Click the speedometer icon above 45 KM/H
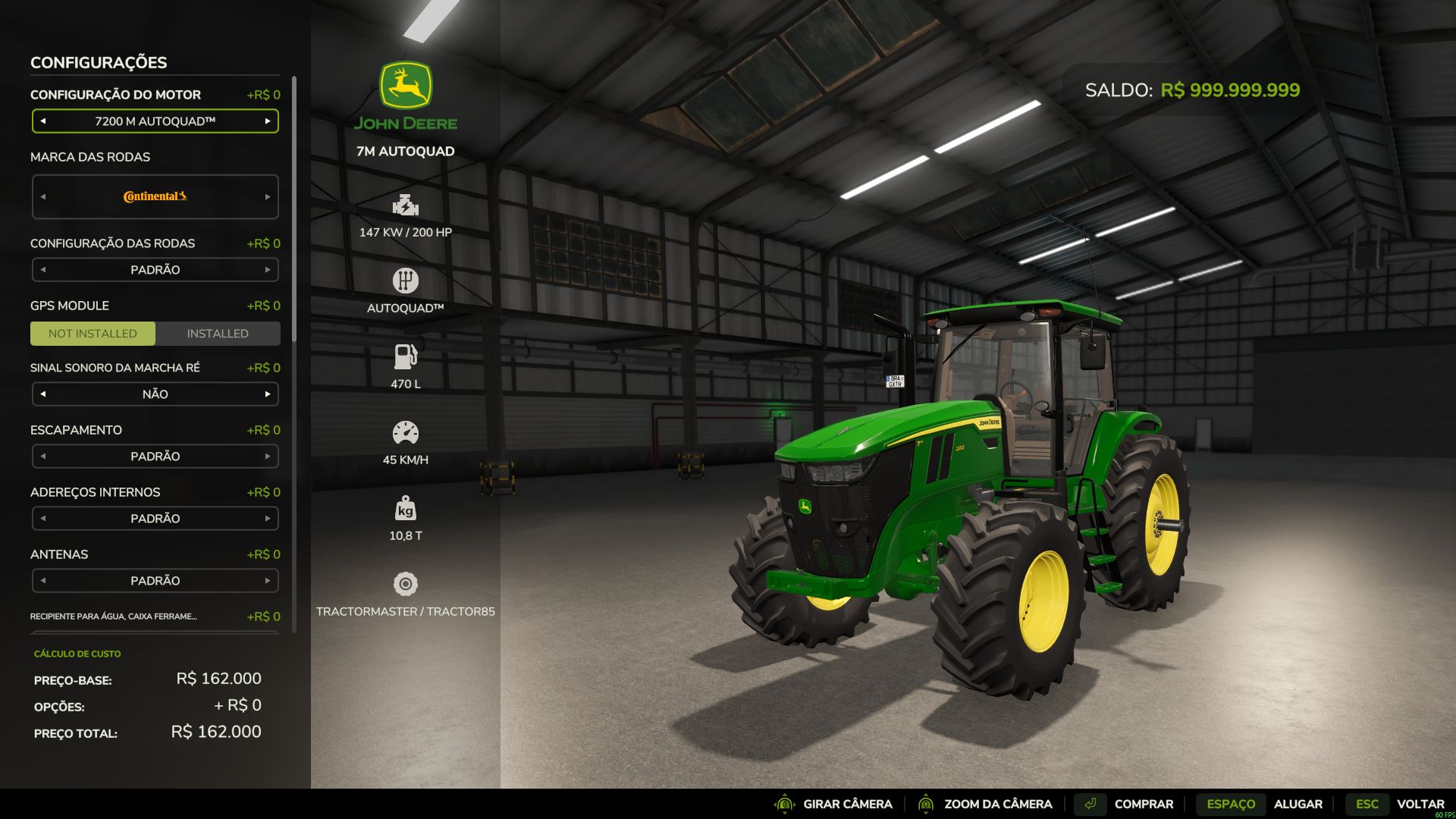Screen dimensions: 1456x819 (x=406, y=432)
